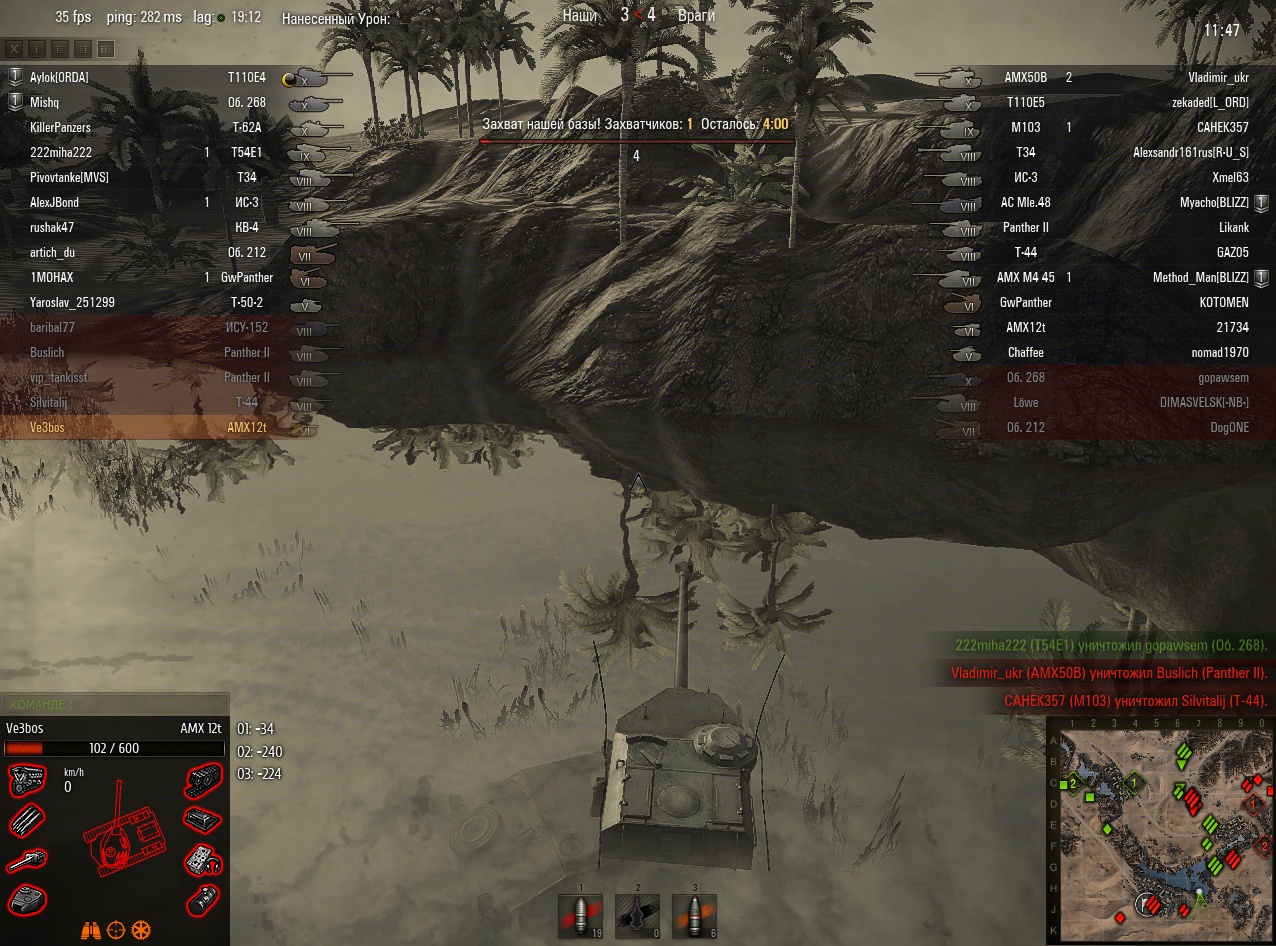
Task: Choose the high-explosive shell slot with 6 rounds
Action: pyautogui.click(x=694, y=916)
